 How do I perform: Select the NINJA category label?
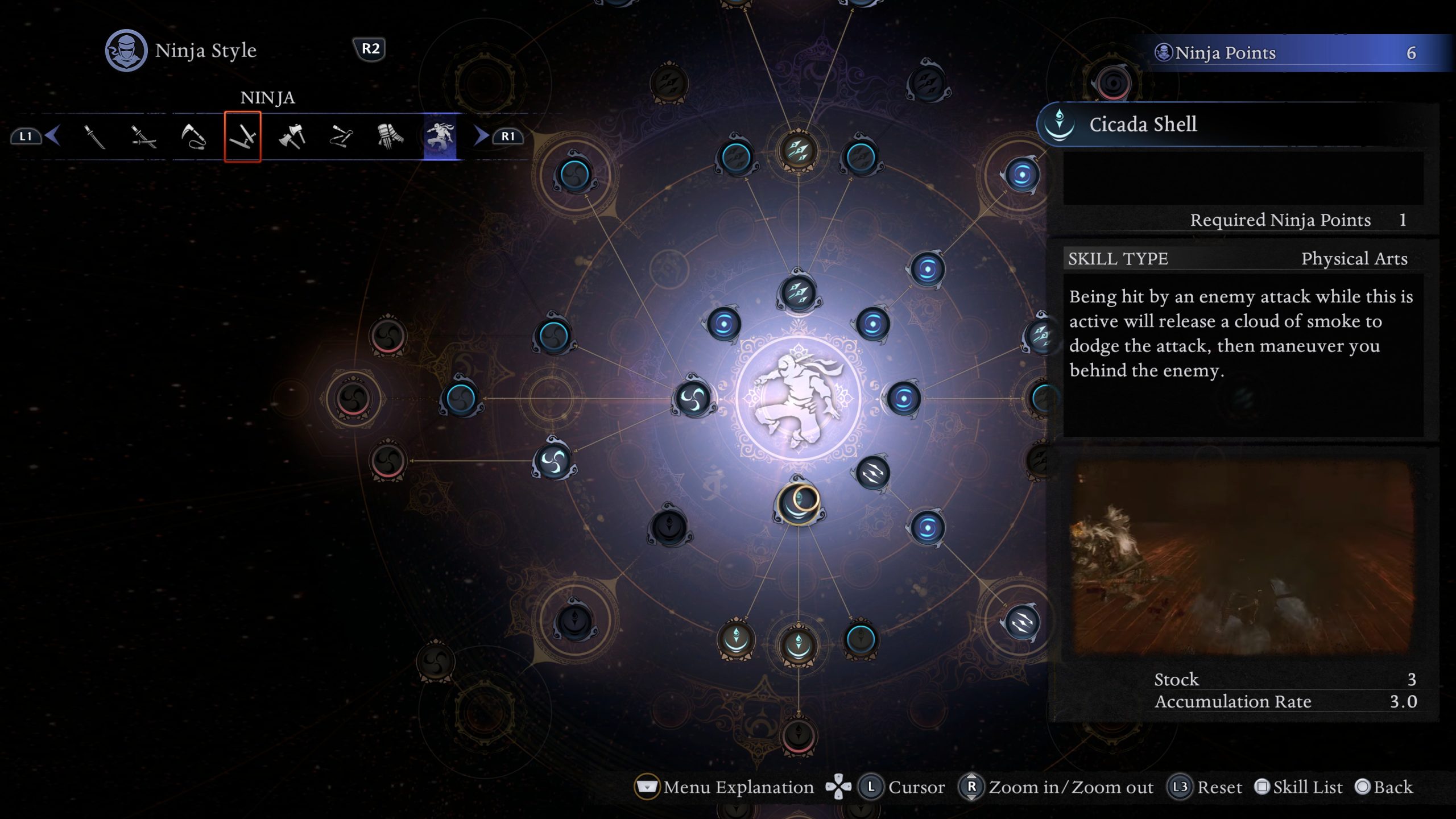tap(267, 98)
